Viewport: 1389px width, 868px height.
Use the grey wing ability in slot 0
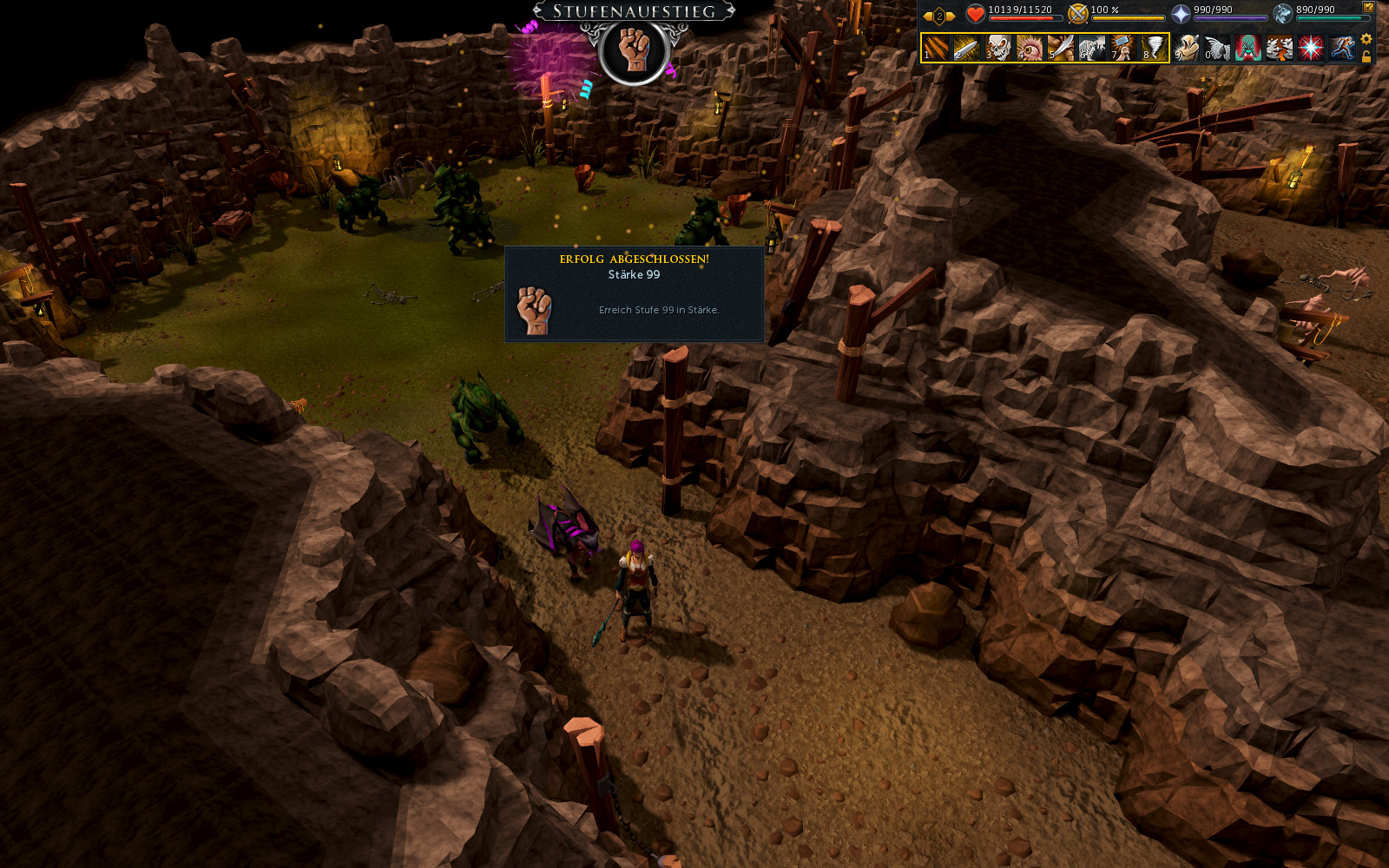[x=1218, y=48]
